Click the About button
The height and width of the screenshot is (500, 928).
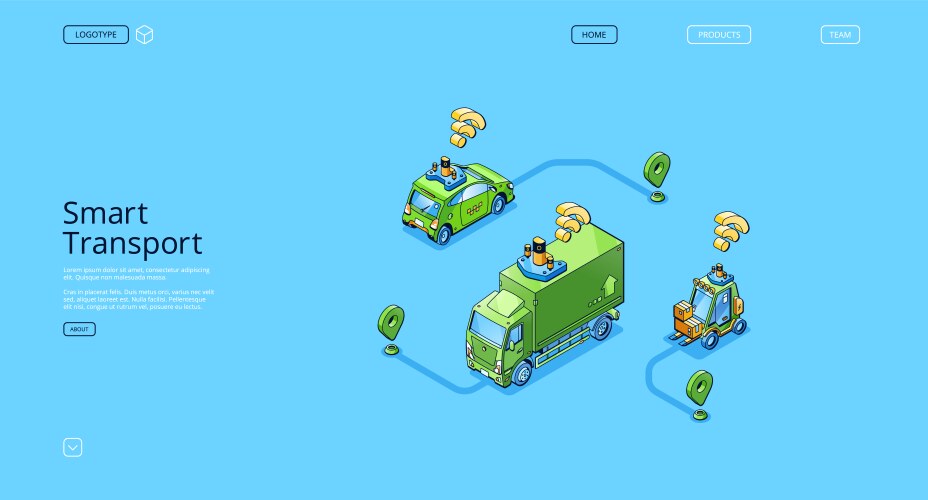(79, 329)
